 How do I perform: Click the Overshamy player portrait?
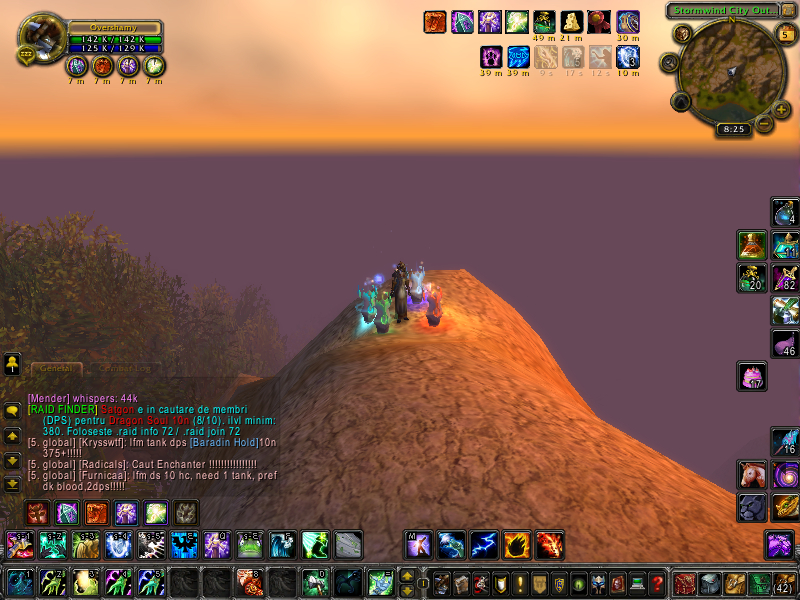42,38
